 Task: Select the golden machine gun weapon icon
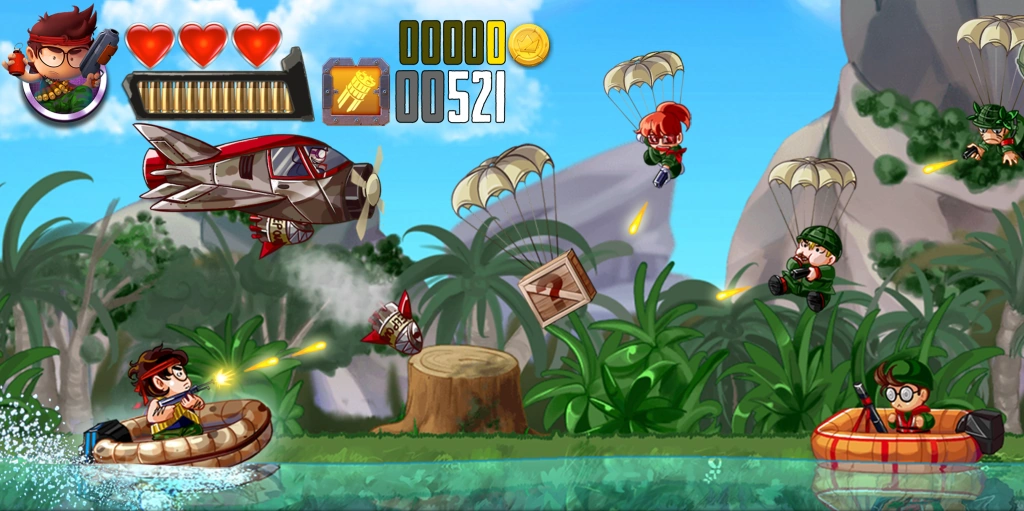[355, 92]
